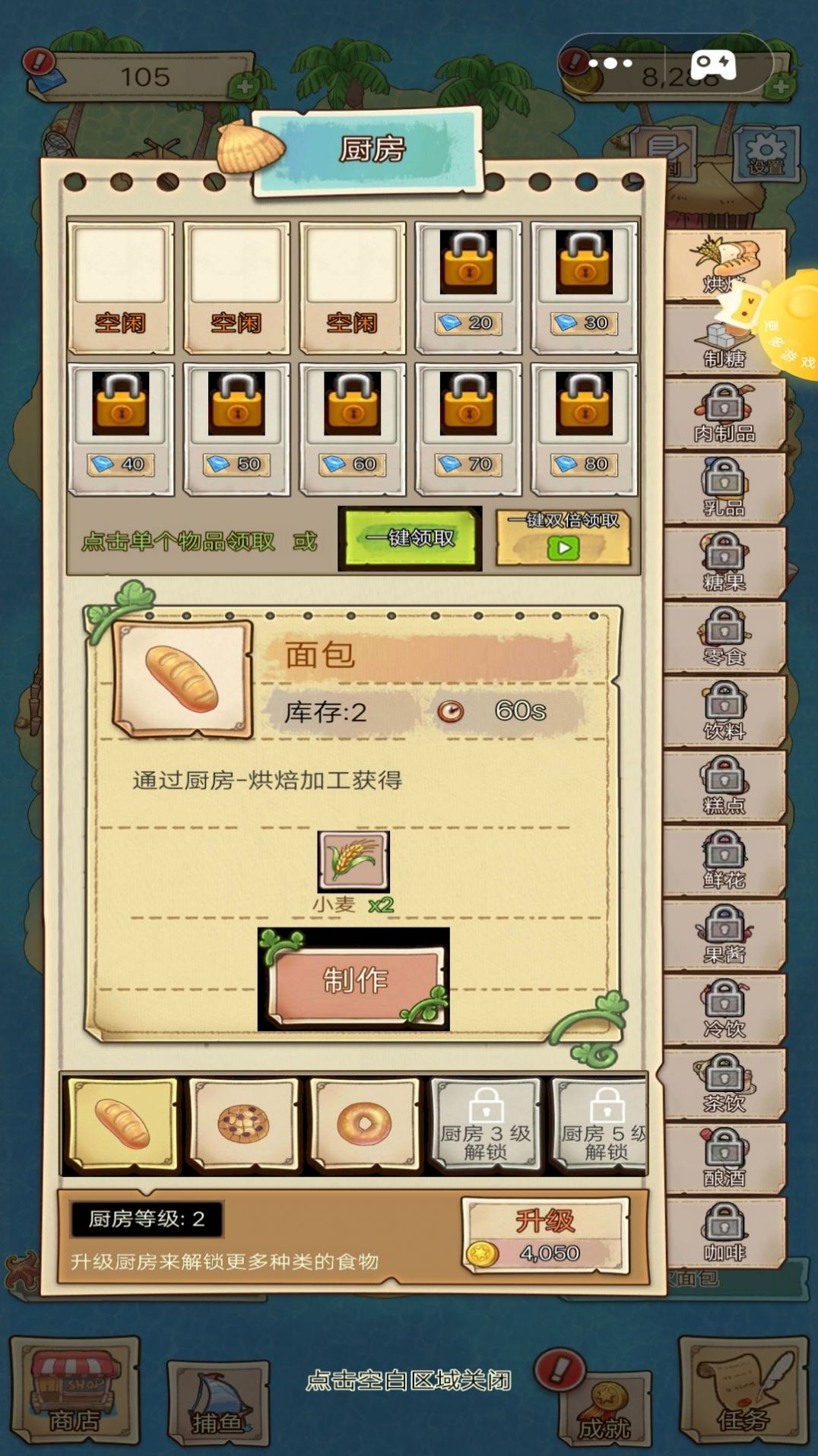Unlock the kitchen slot costing 40 gems

(x=121, y=429)
